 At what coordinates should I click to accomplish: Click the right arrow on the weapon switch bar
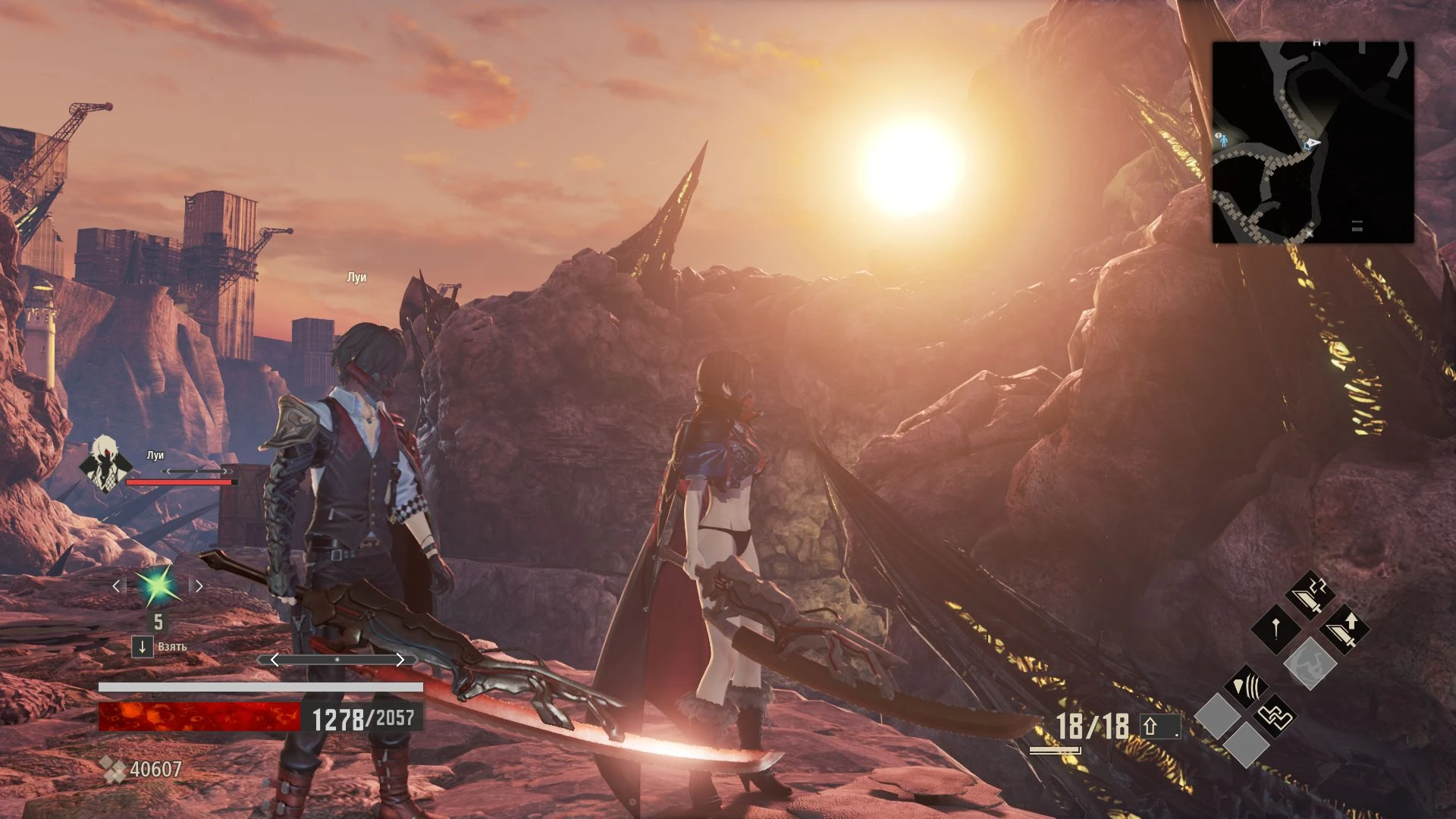pos(401,659)
